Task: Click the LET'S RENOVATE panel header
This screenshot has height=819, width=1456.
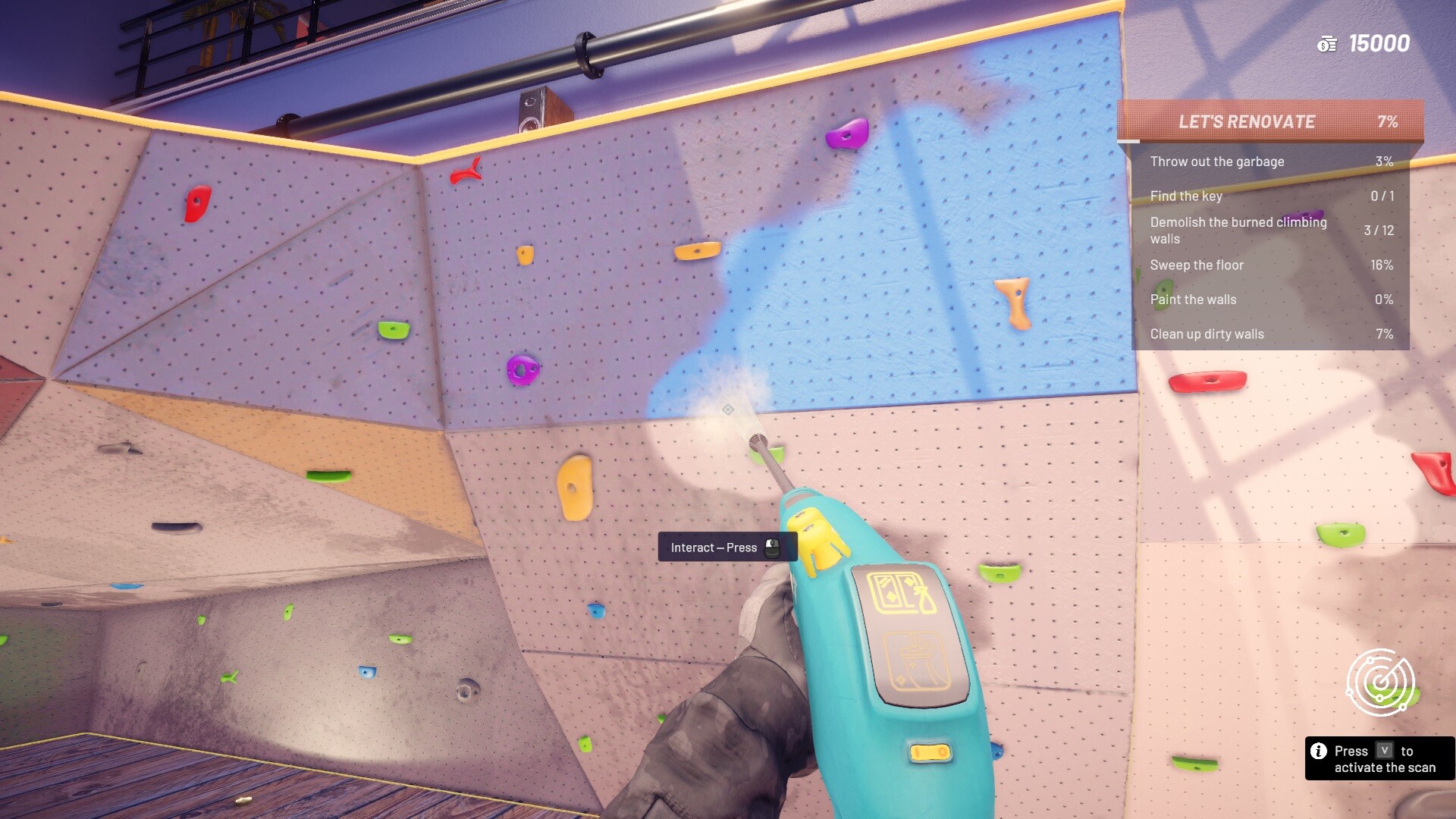Action: pyautogui.click(x=1247, y=121)
